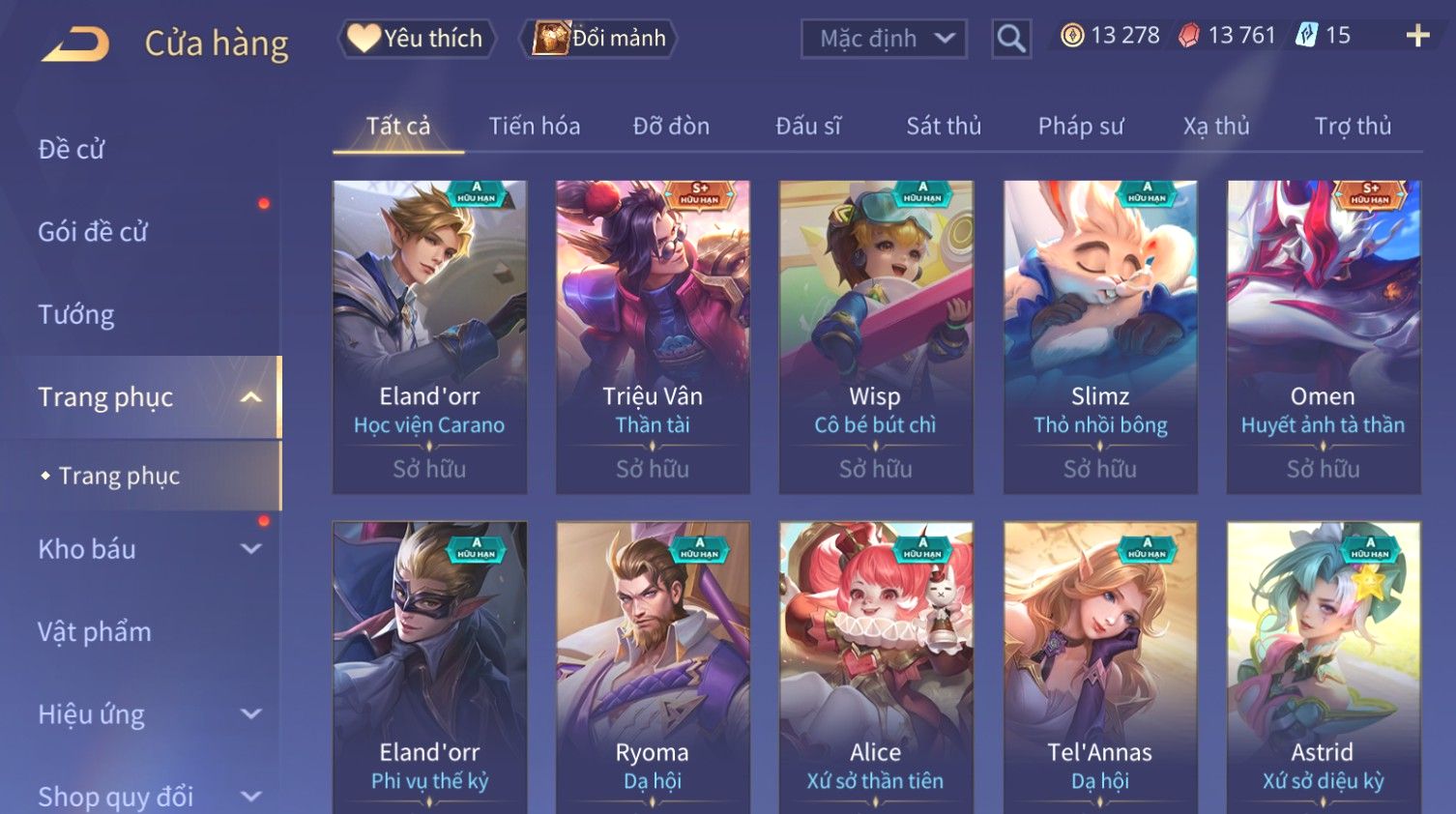The image size is (1456, 814).
Task: Select Tướng in the side menu
Action: (x=76, y=315)
